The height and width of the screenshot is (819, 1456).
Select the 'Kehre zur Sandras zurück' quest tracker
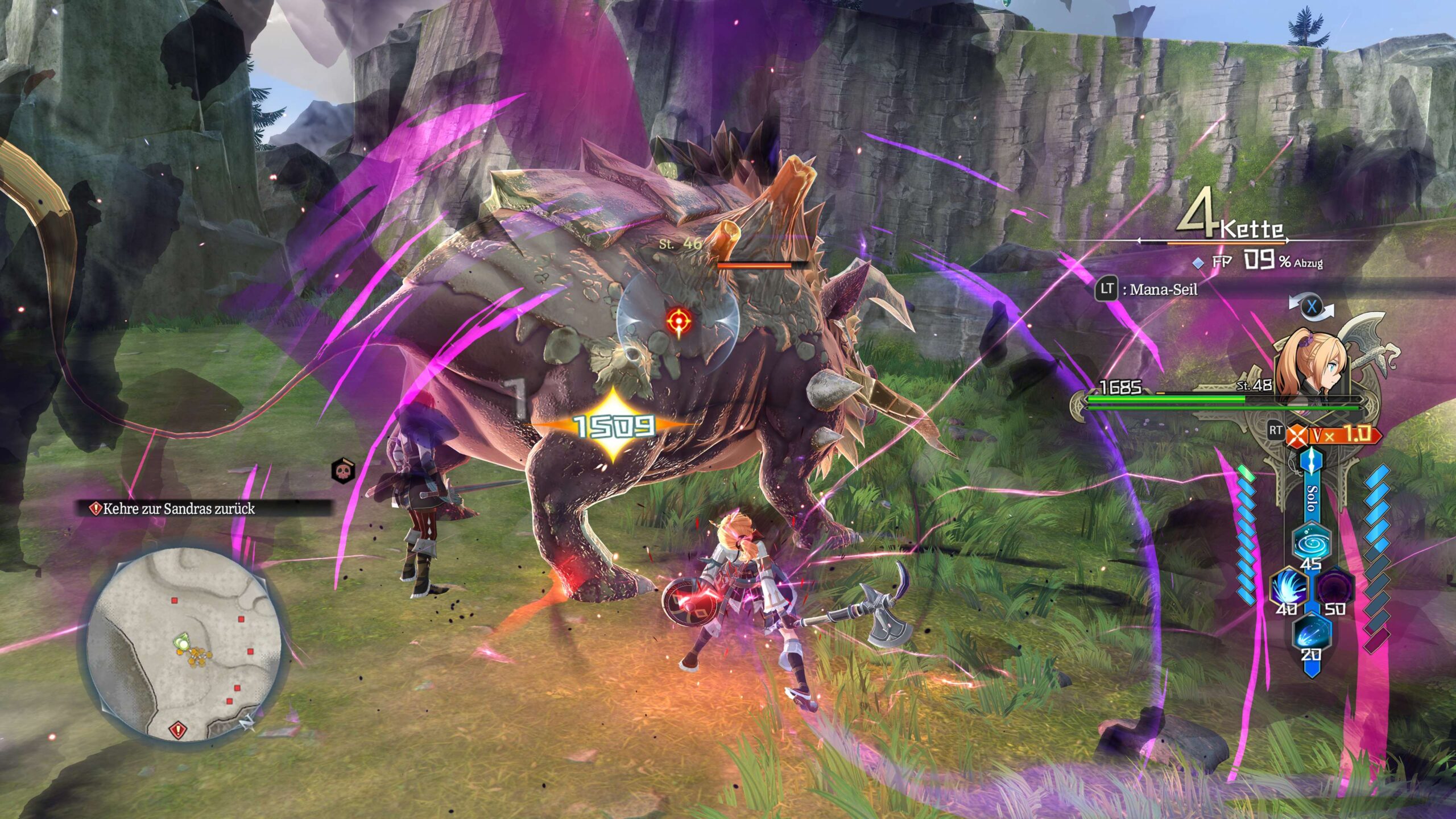(x=179, y=508)
